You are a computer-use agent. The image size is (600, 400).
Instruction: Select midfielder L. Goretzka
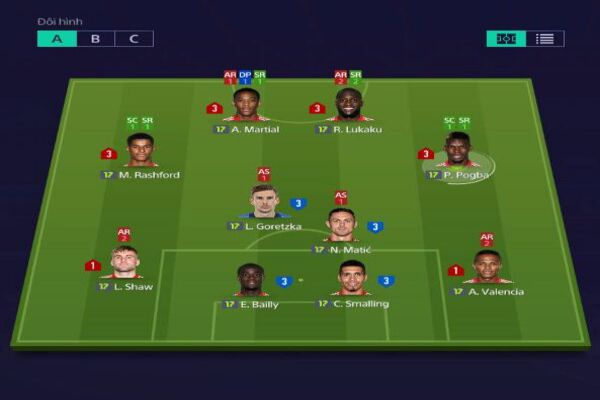[x=264, y=203]
